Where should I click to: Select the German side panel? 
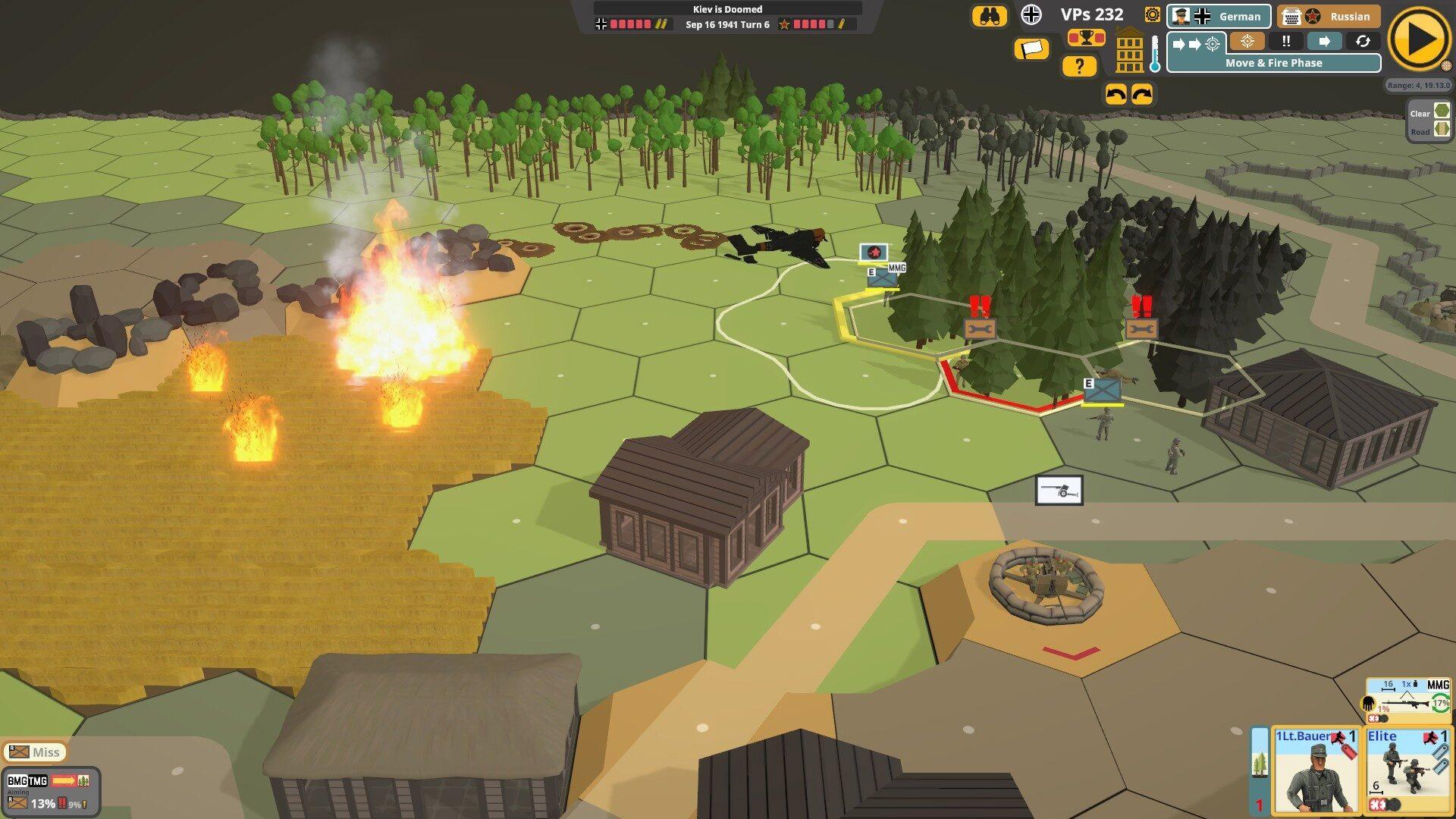(1219, 16)
